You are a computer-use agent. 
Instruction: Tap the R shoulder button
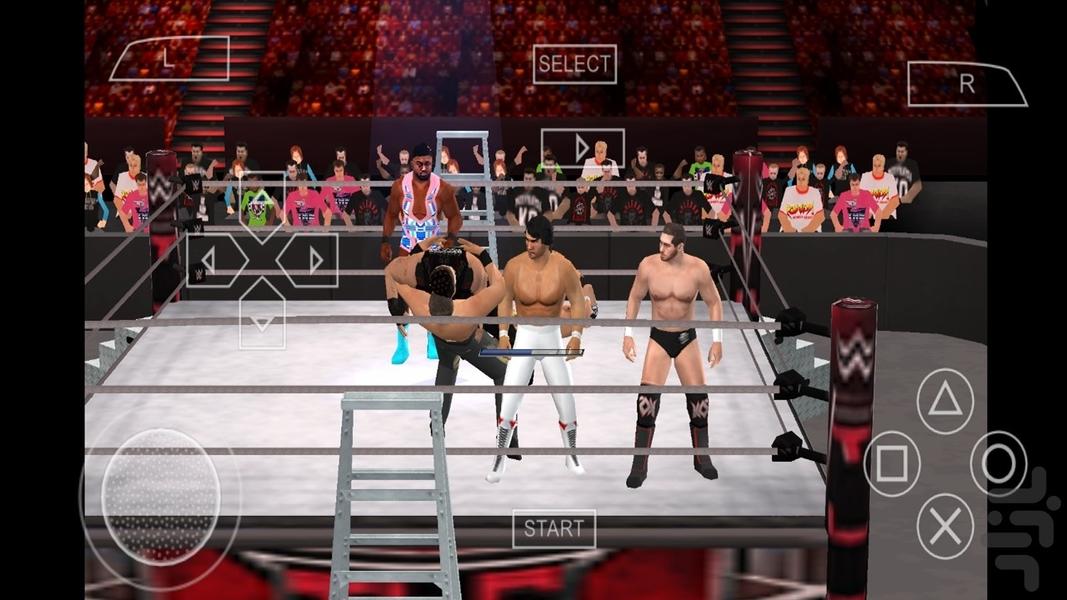pyautogui.click(x=966, y=84)
